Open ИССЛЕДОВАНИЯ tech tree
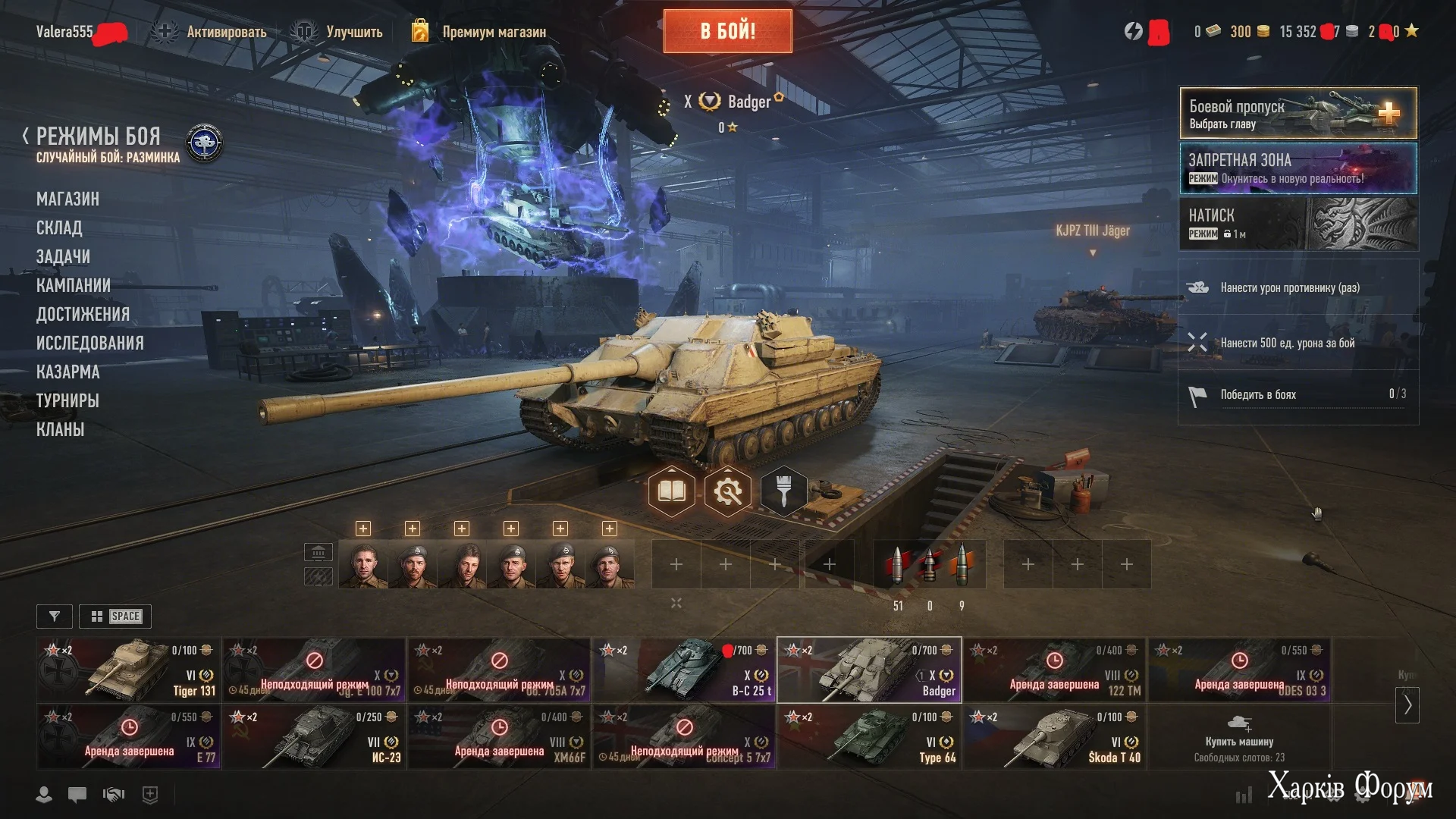The height and width of the screenshot is (819, 1456). tap(89, 343)
